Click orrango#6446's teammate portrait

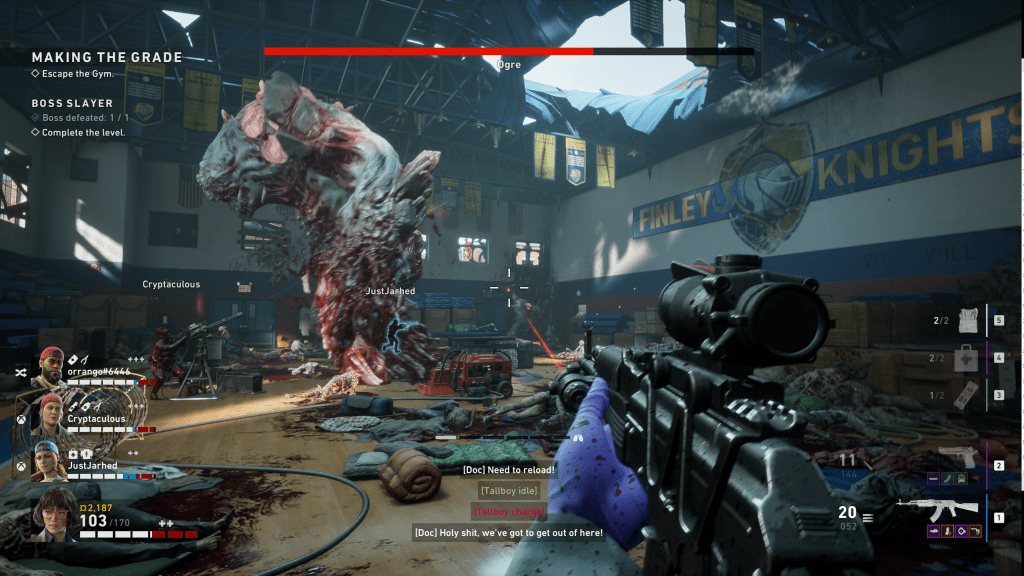pos(52,367)
